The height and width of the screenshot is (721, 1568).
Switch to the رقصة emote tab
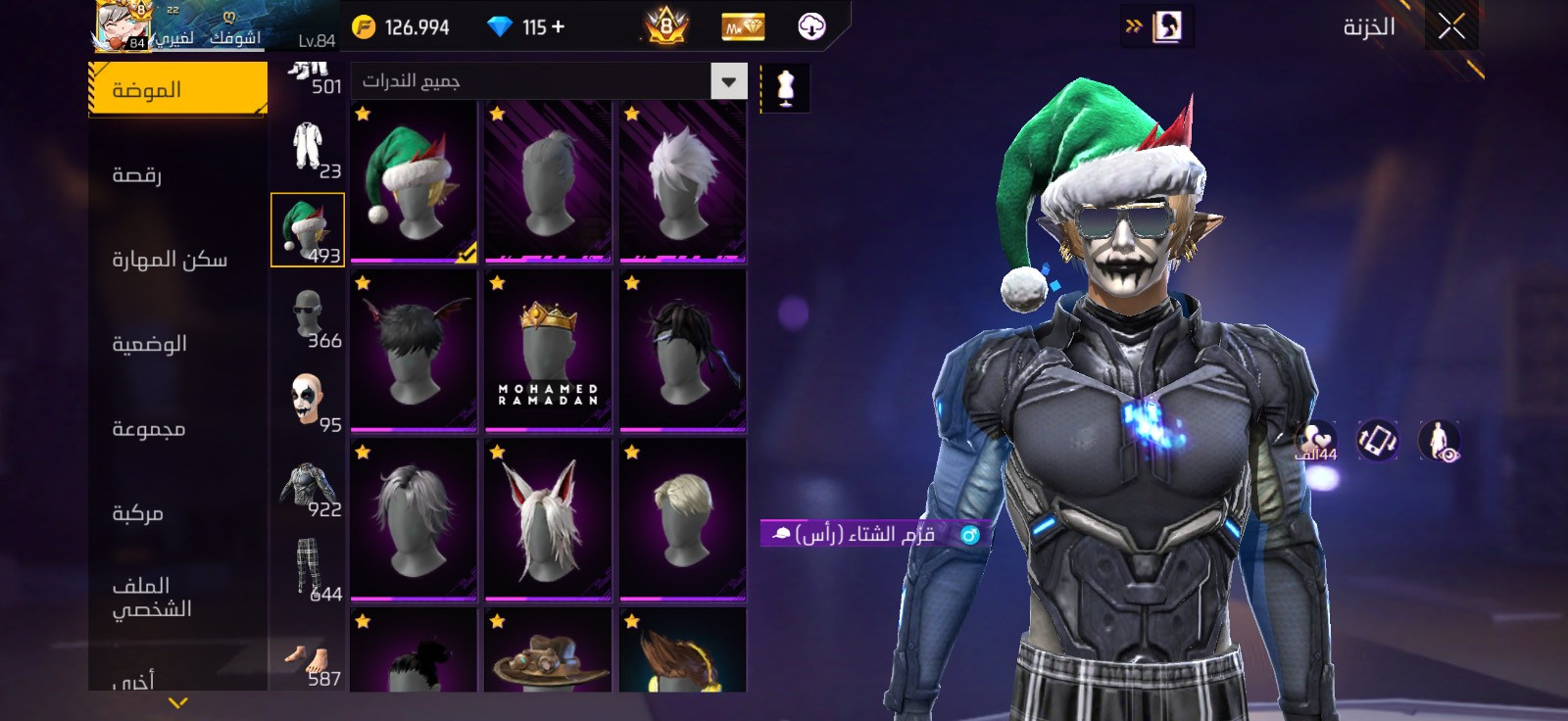[137, 174]
